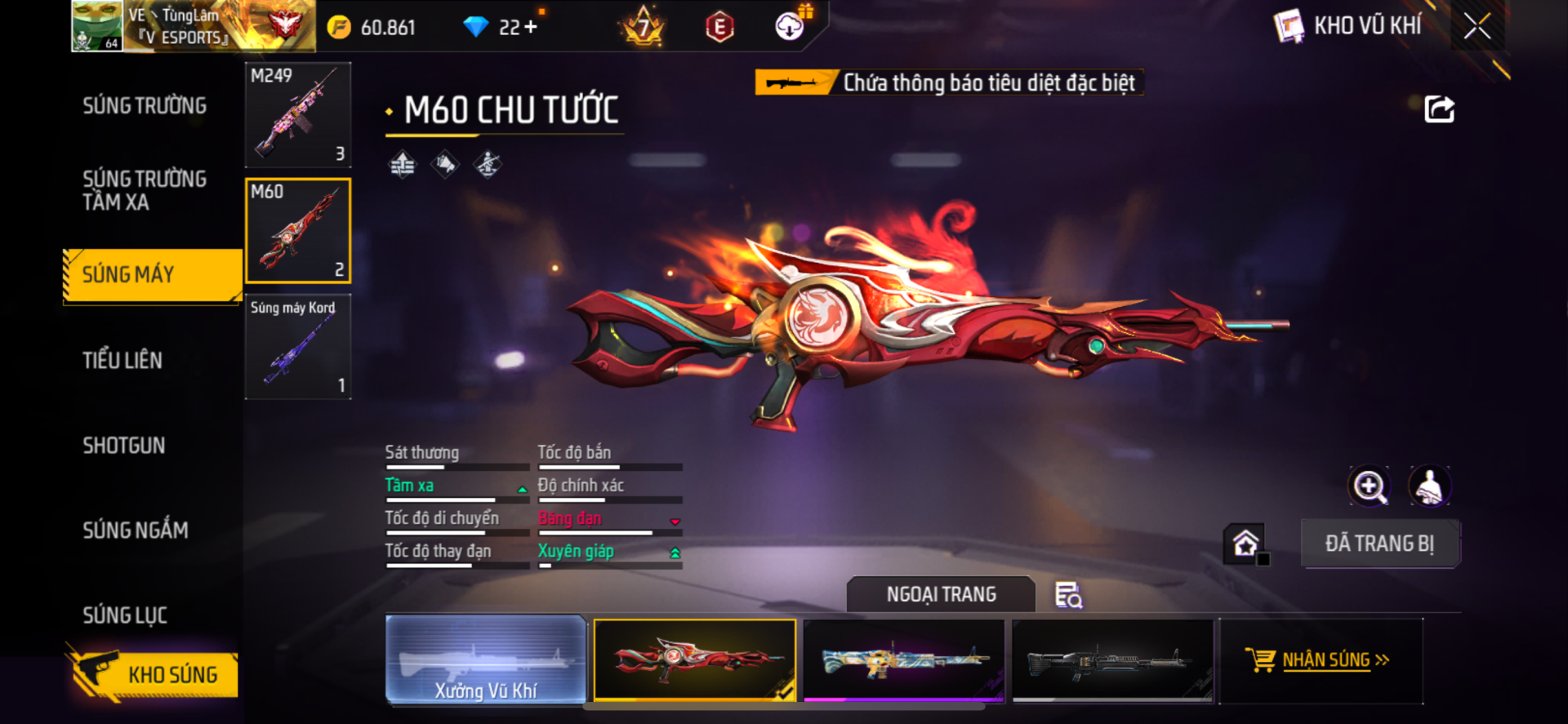Choose the plain black M60 skin

(x=1112, y=660)
